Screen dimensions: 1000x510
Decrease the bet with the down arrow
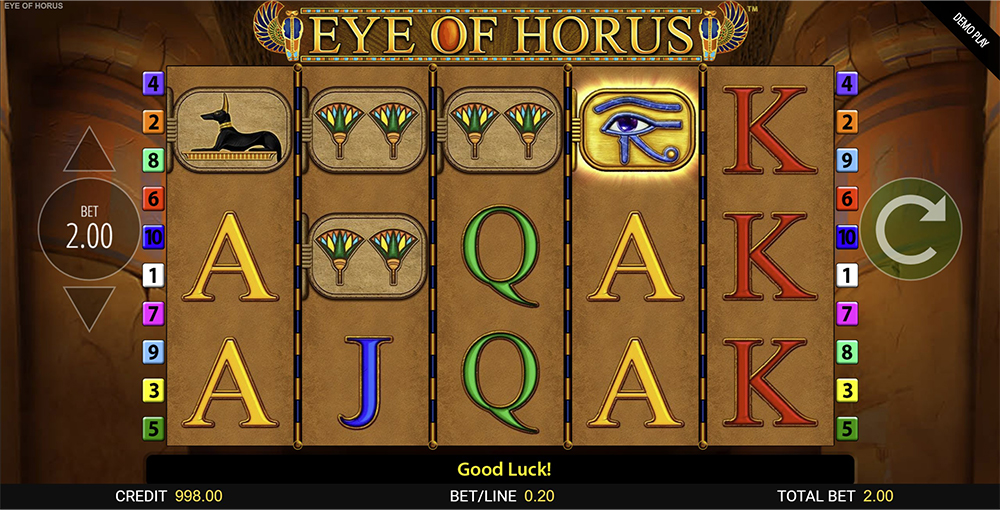(x=89, y=308)
